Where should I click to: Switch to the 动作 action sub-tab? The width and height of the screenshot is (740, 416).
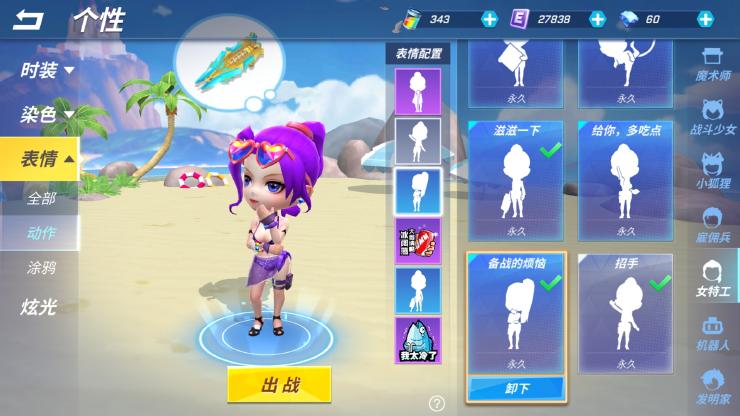[41, 233]
